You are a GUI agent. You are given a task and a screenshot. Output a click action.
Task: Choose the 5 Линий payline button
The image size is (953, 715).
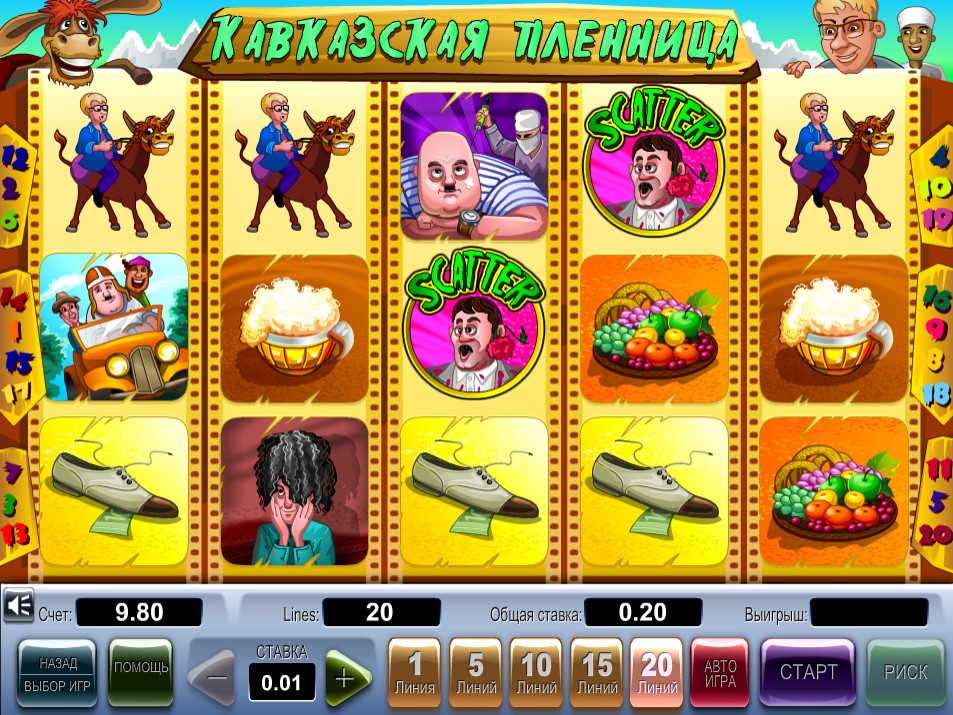pos(476,673)
